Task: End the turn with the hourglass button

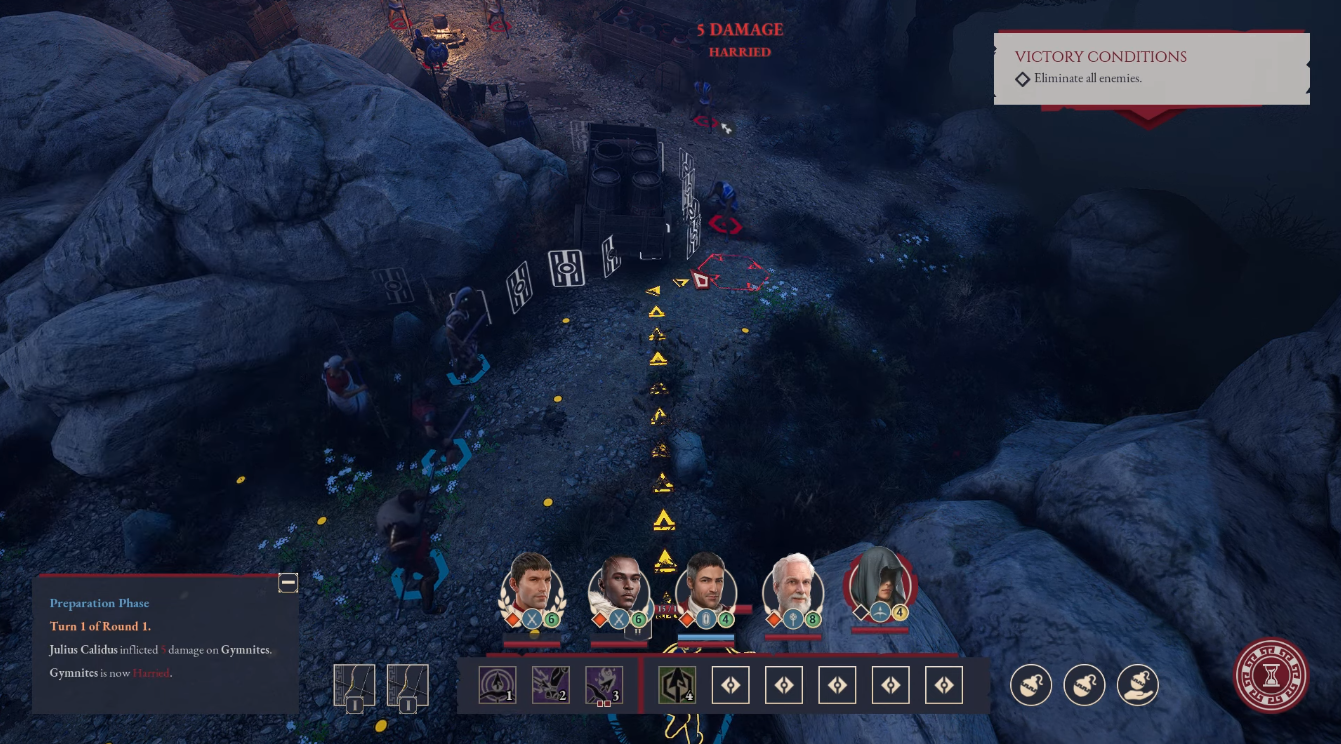Action: click(x=1271, y=675)
